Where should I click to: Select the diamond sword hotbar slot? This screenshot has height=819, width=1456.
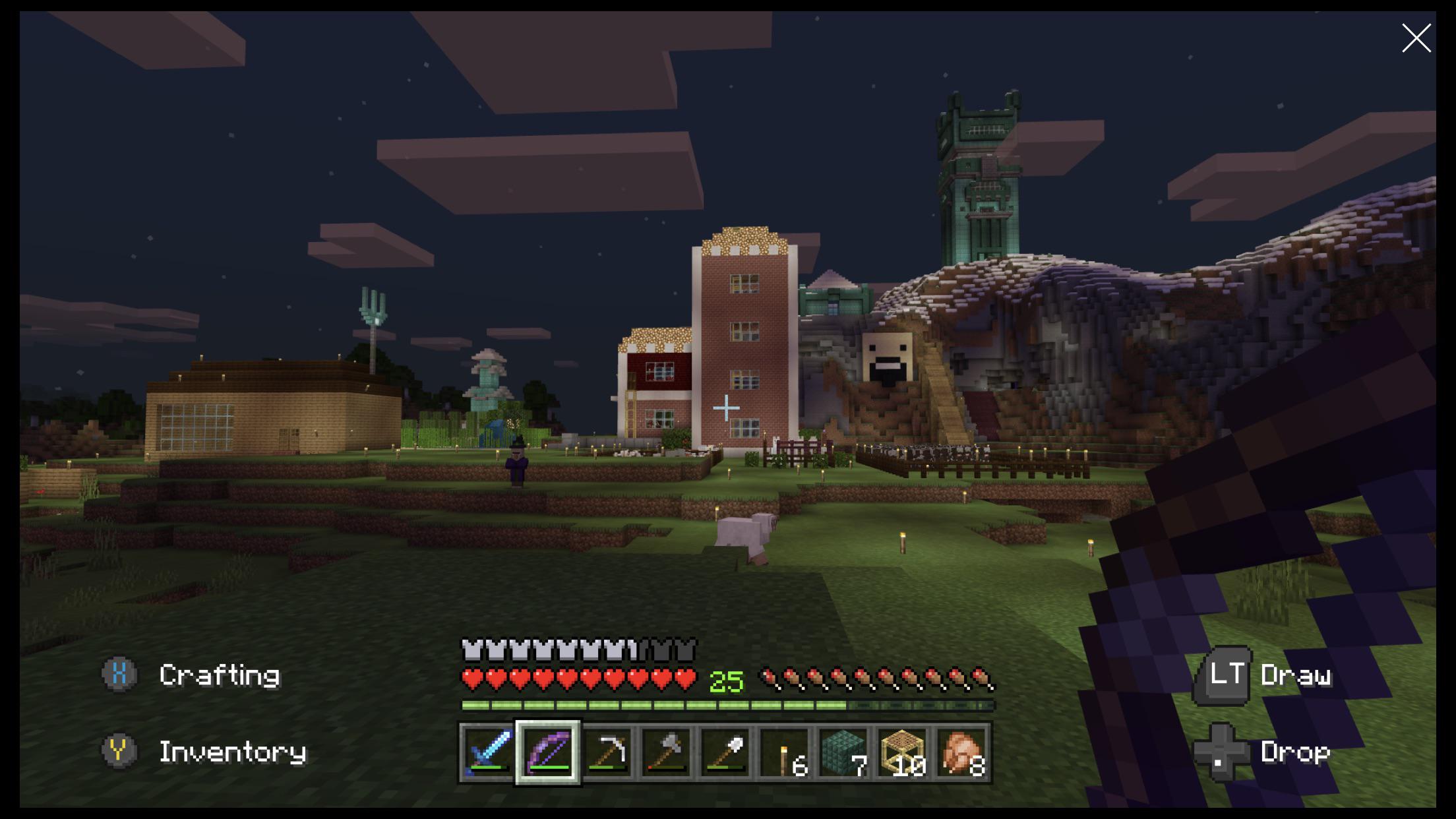(488, 752)
